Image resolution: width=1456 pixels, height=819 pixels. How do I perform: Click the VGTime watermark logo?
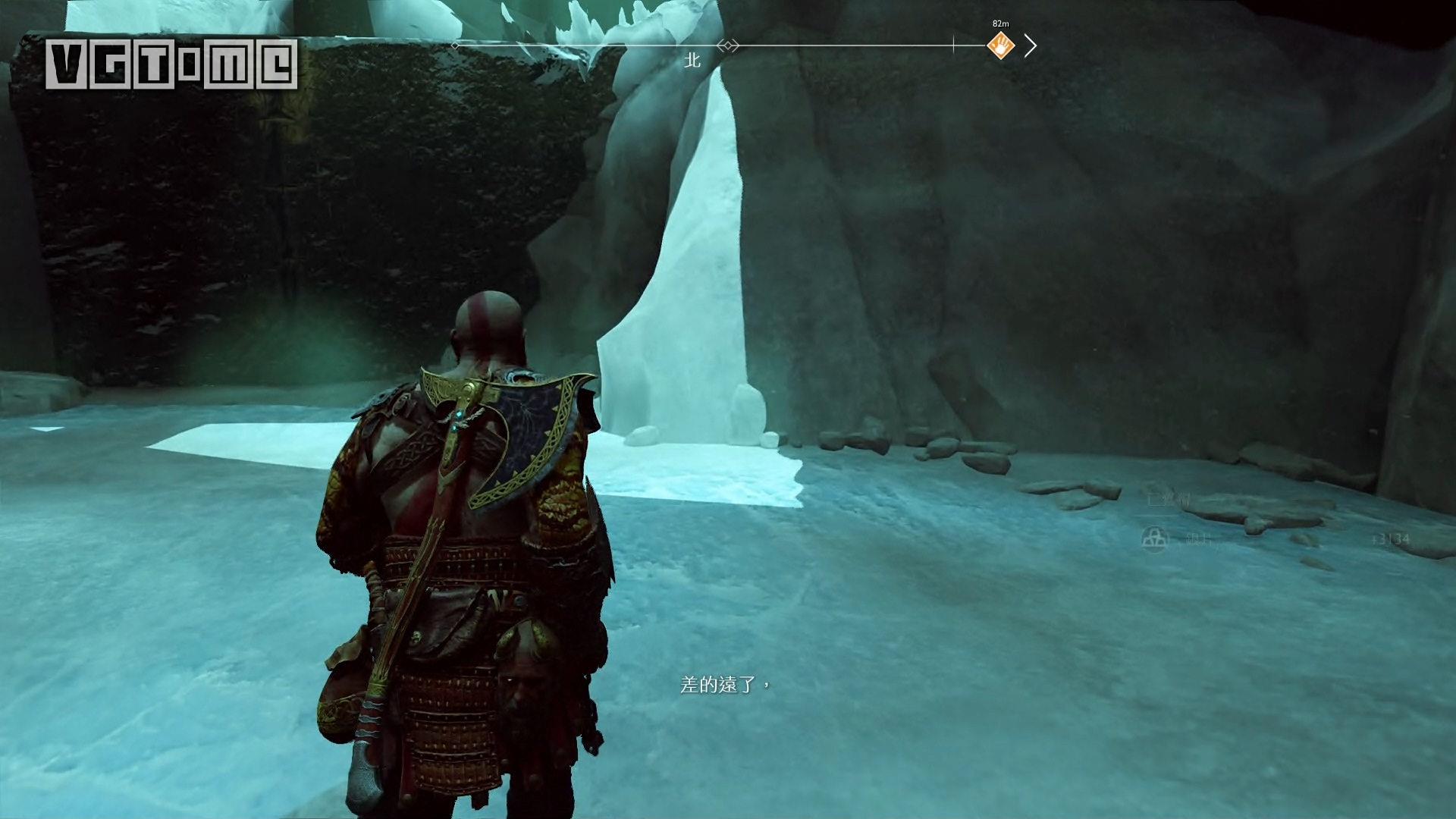(x=171, y=64)
